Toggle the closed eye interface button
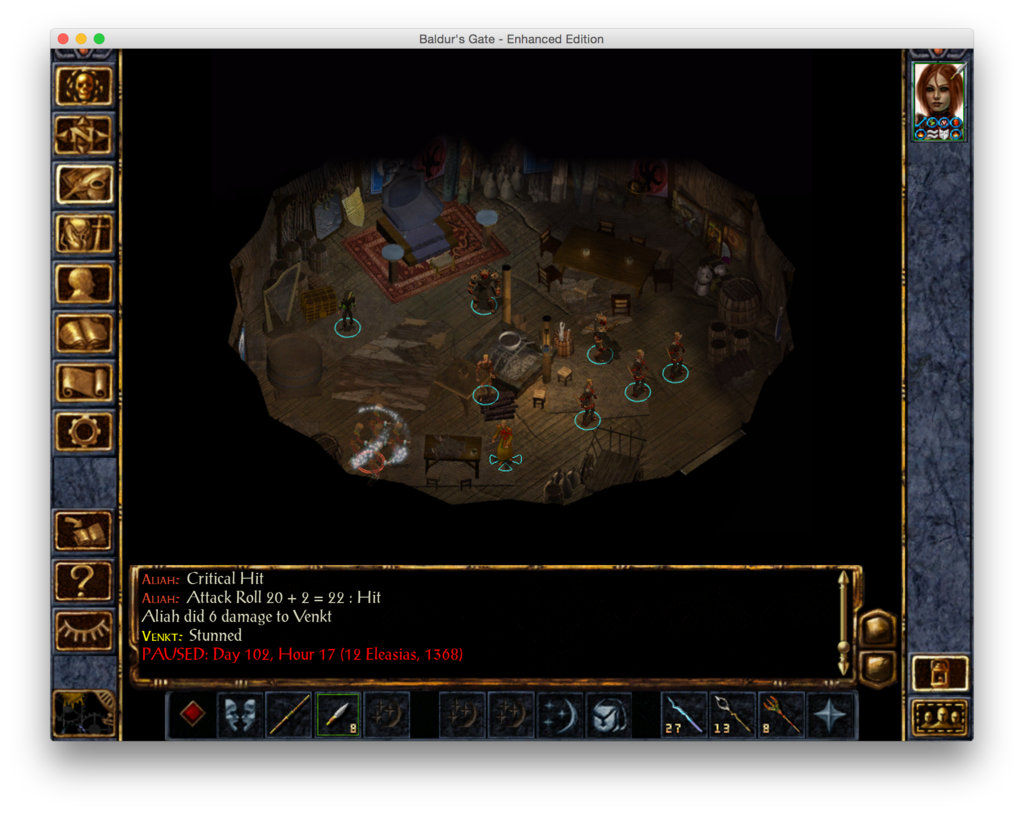This screenshot has height=813, width=1024. (x=84, y=627)
